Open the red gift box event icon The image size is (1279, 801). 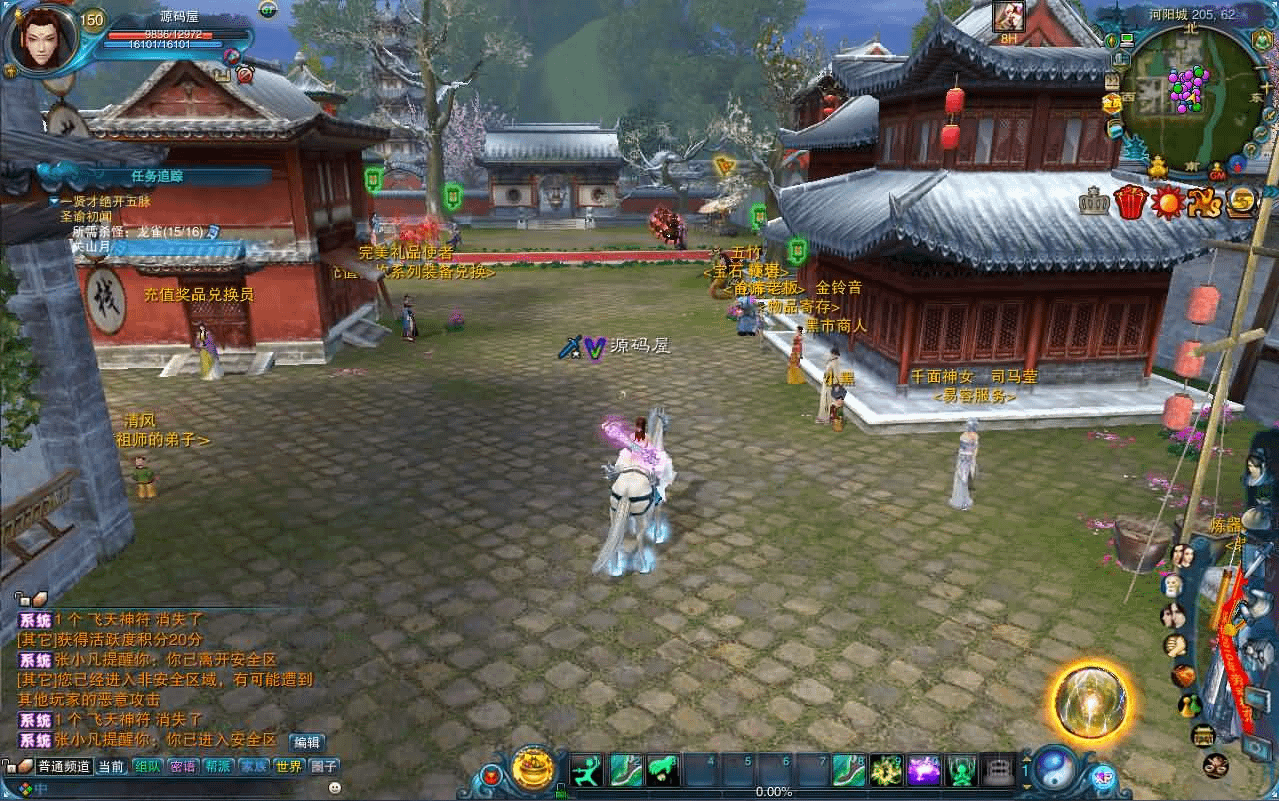[1129, 203]
